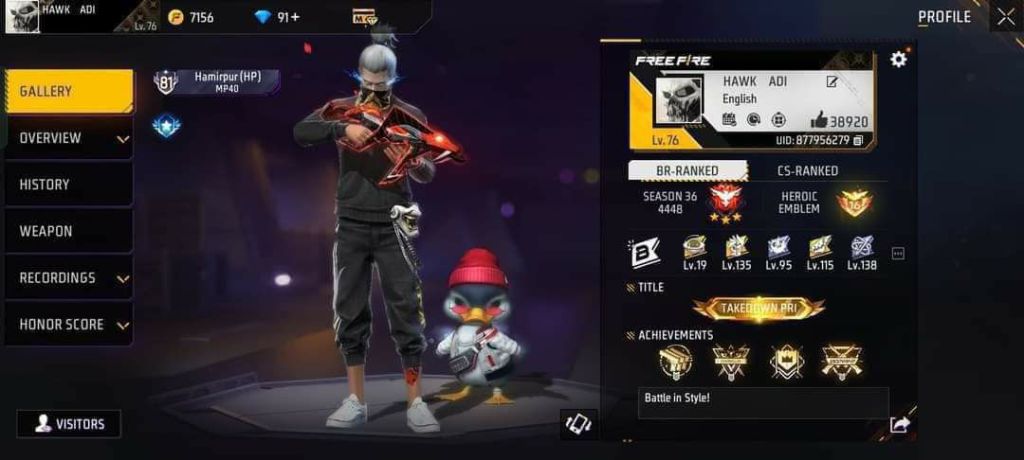Viewport: 1024px width, 460px height.
Task: Open the Weapon tab
Action: click(x=68, y=231)
